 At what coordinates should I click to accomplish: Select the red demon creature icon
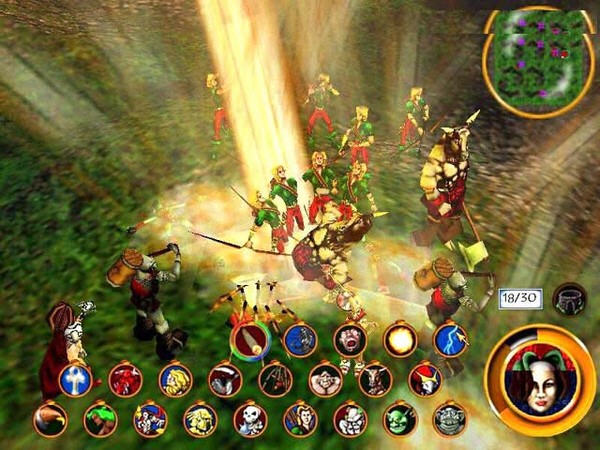[x=125, y=380]
